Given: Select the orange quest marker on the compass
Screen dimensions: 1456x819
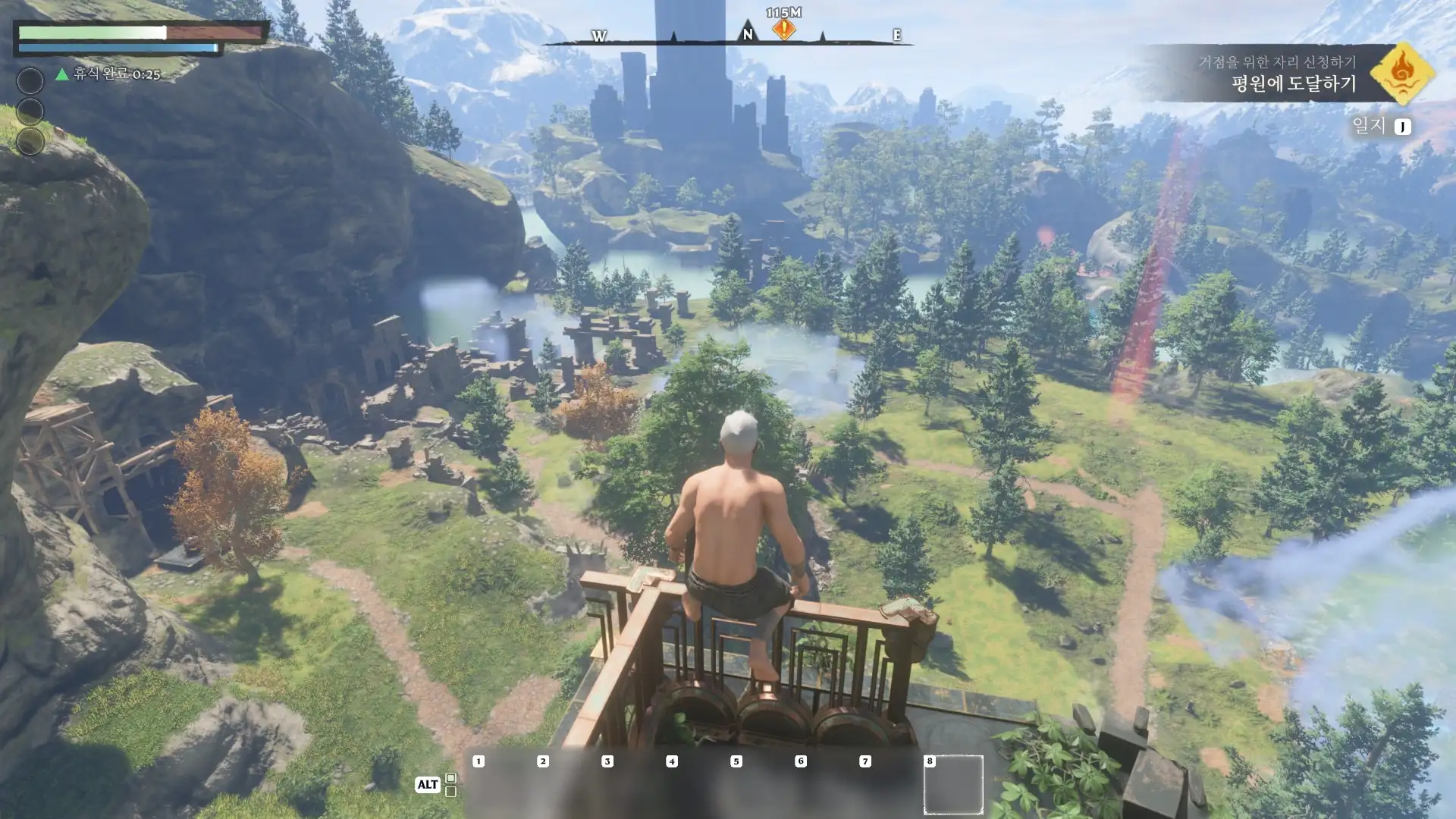Looking at the screenshot, I should (x=783, y=30).
